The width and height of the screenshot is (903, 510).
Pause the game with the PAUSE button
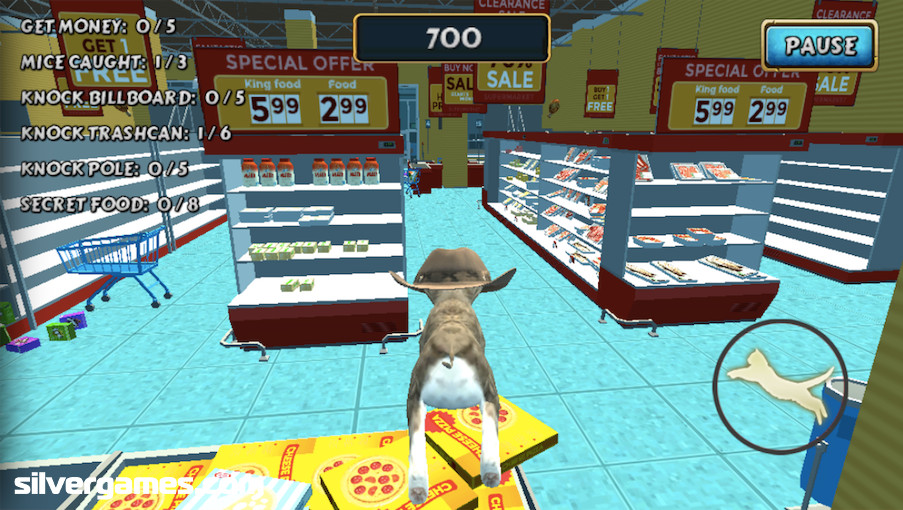(819, 46)
